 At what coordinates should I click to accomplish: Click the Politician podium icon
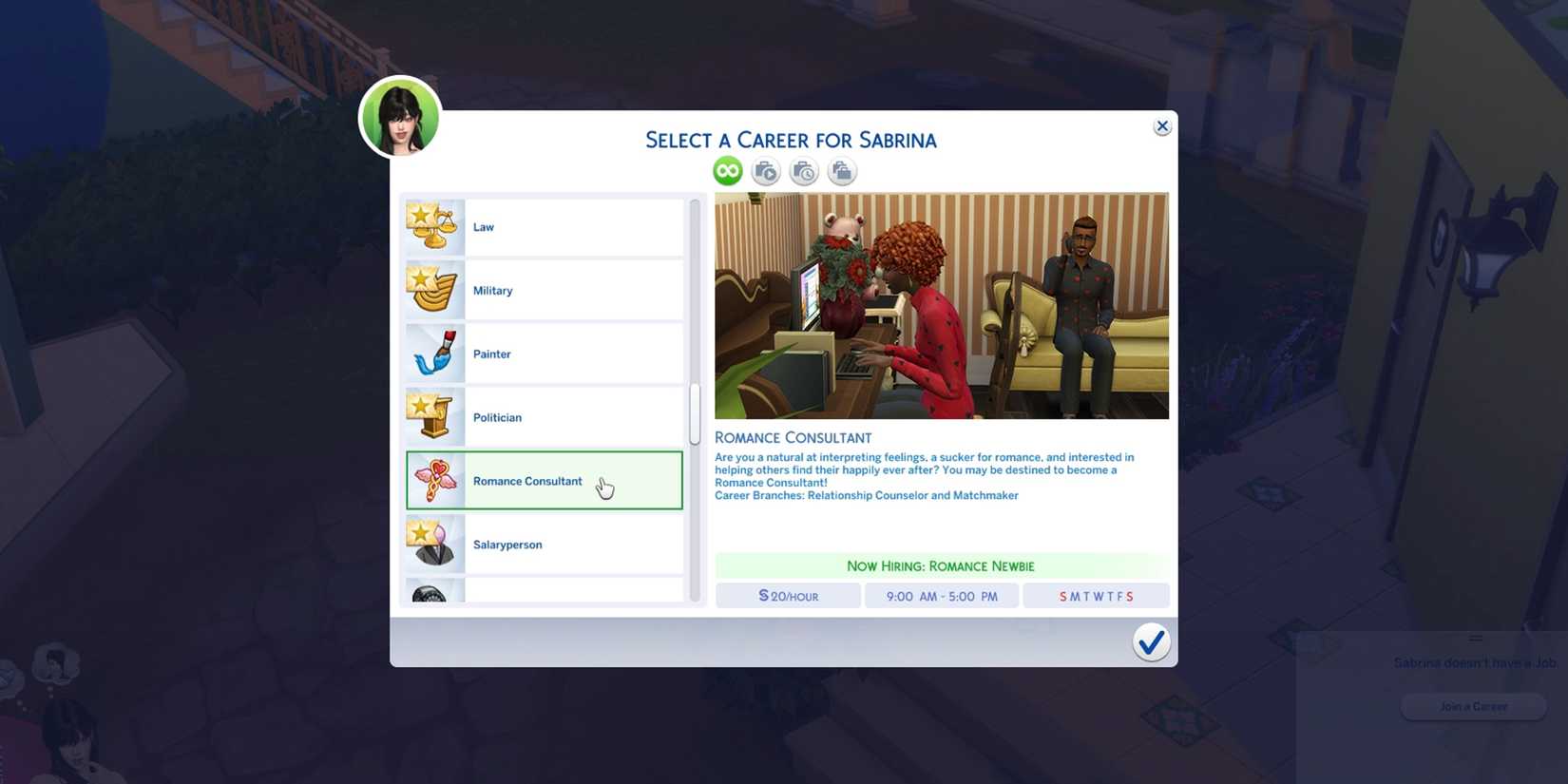click(x=434, y=416)
